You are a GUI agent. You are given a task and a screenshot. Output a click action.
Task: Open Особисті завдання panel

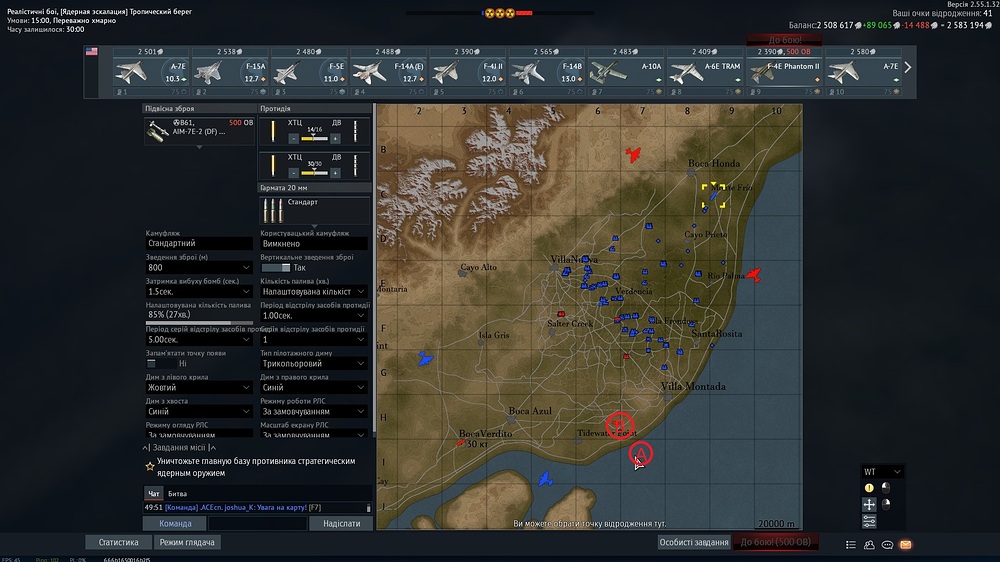coord(693,542)
